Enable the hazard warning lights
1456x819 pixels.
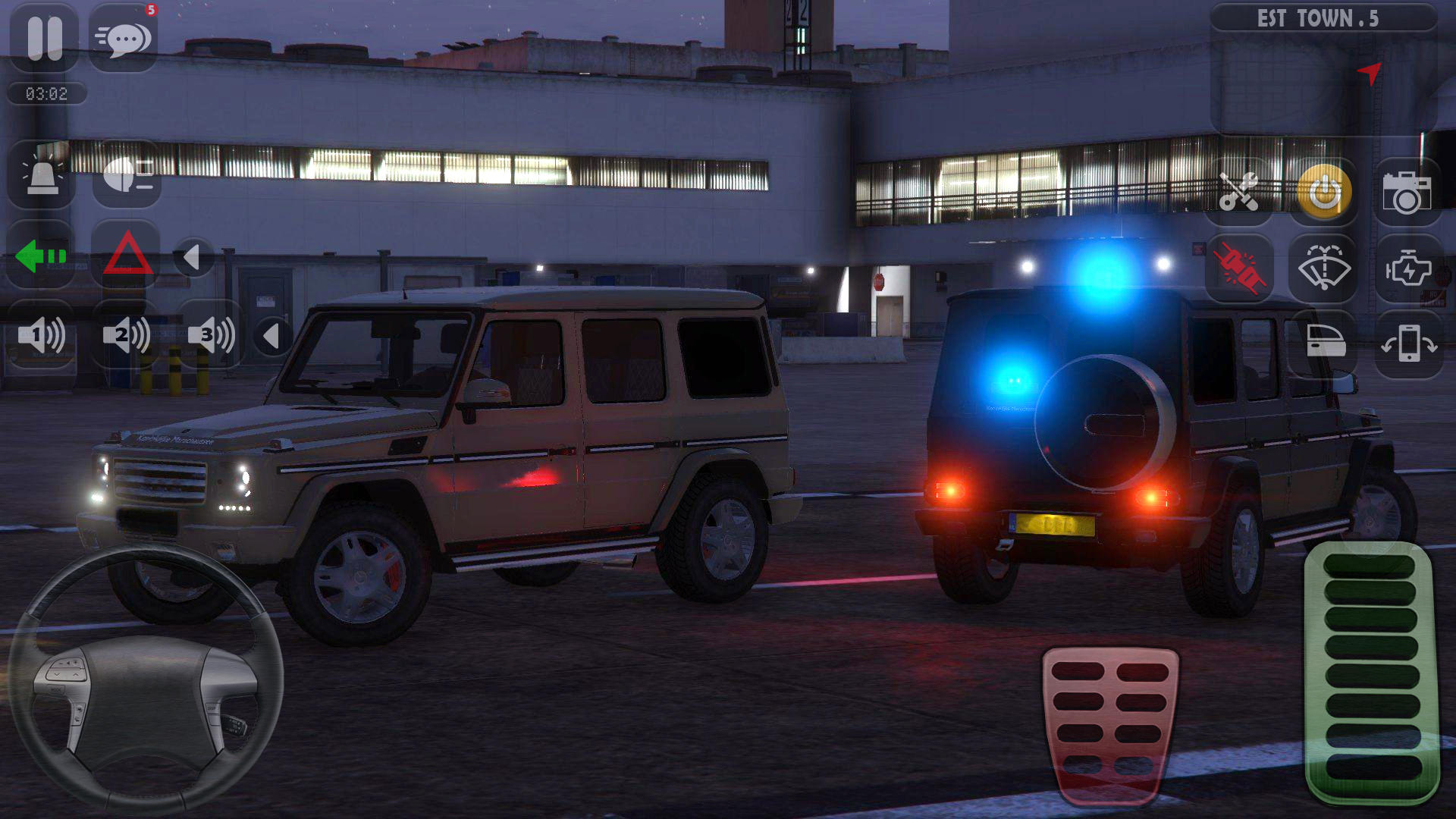126,256
